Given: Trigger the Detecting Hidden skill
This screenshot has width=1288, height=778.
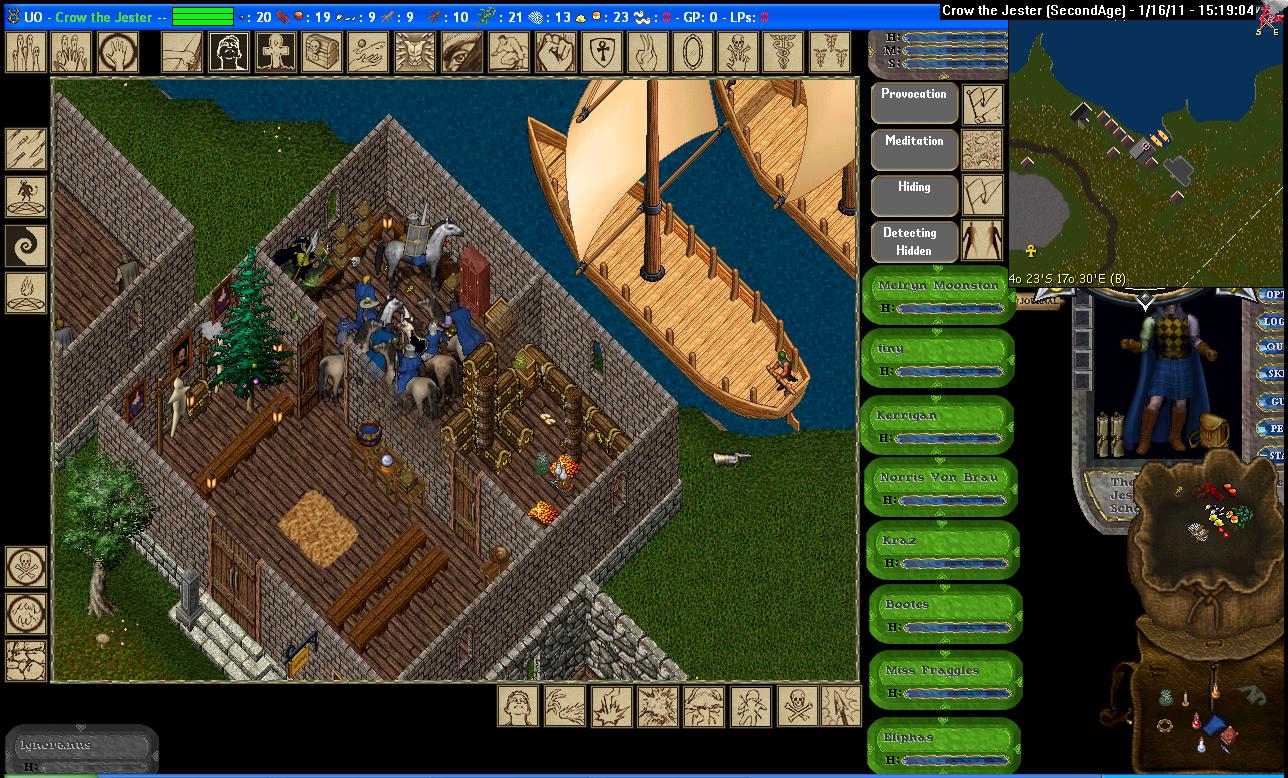Looking at the screenshot, I should pos(914,242).
